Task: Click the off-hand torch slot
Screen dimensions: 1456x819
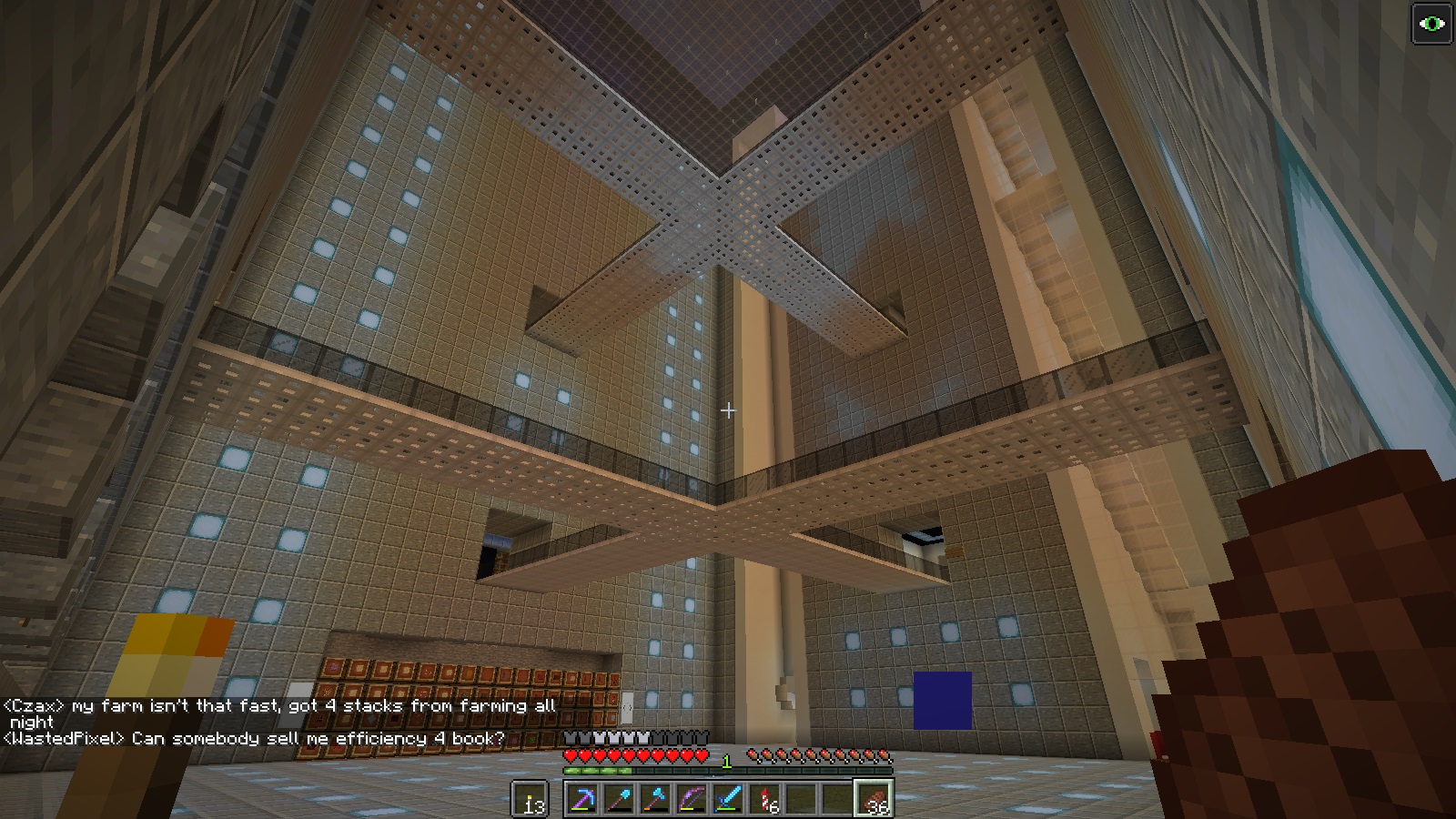Action: pos(530,799)
